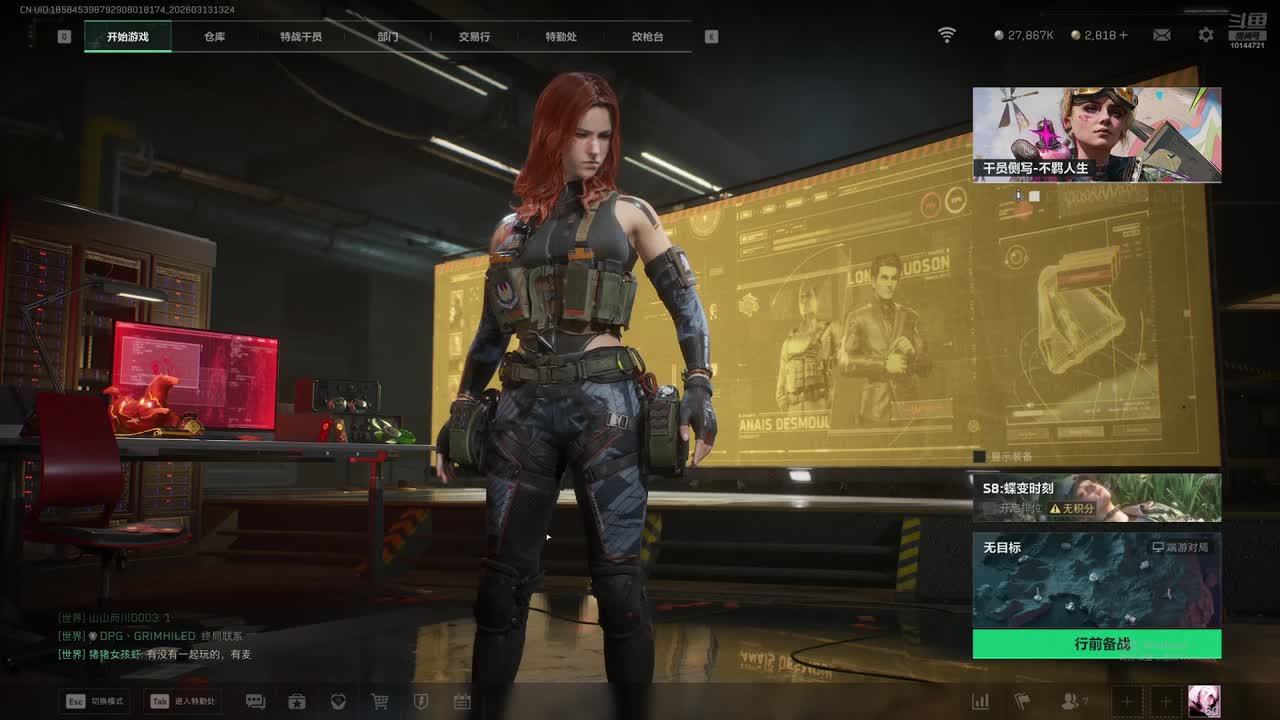Open the S8:蝶变时刻 season card
1280x720 pixels.
(x=1096, y=497)
